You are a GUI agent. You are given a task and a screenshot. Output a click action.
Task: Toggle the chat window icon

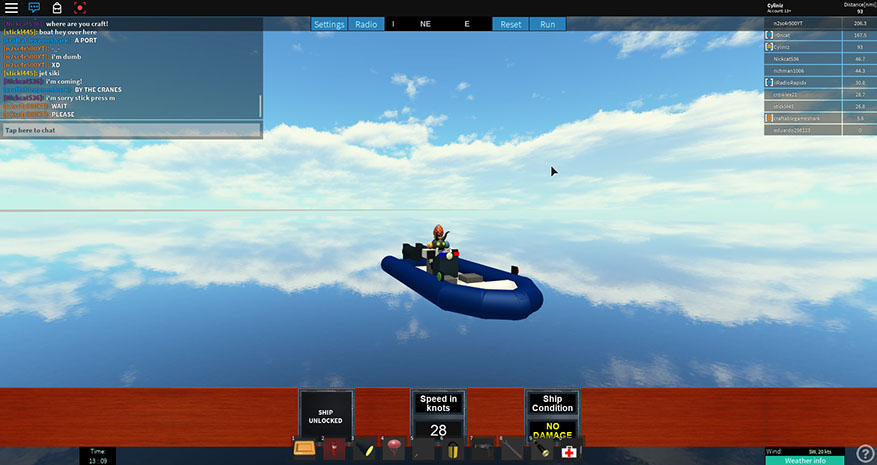35,8
